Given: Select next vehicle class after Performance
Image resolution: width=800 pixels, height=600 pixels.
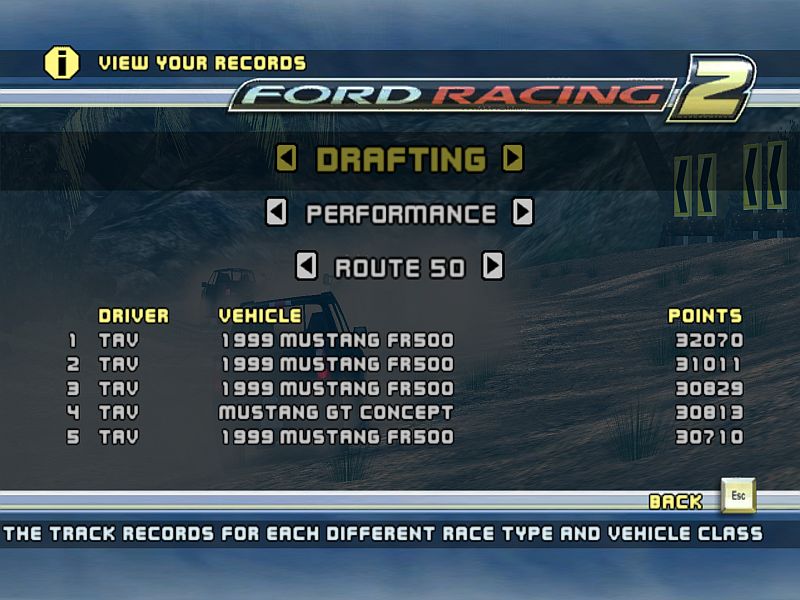Looking at the screenshot, I should (522, 213).
